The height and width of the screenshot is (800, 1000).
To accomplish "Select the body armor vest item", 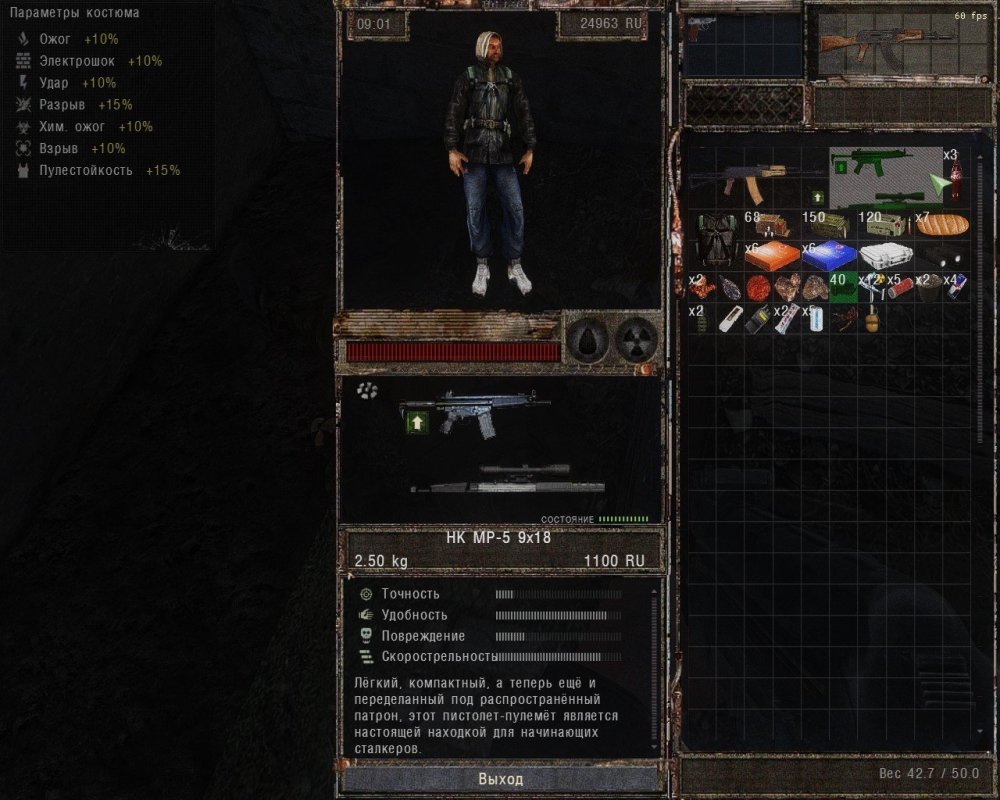I will (x=714, y=238).
